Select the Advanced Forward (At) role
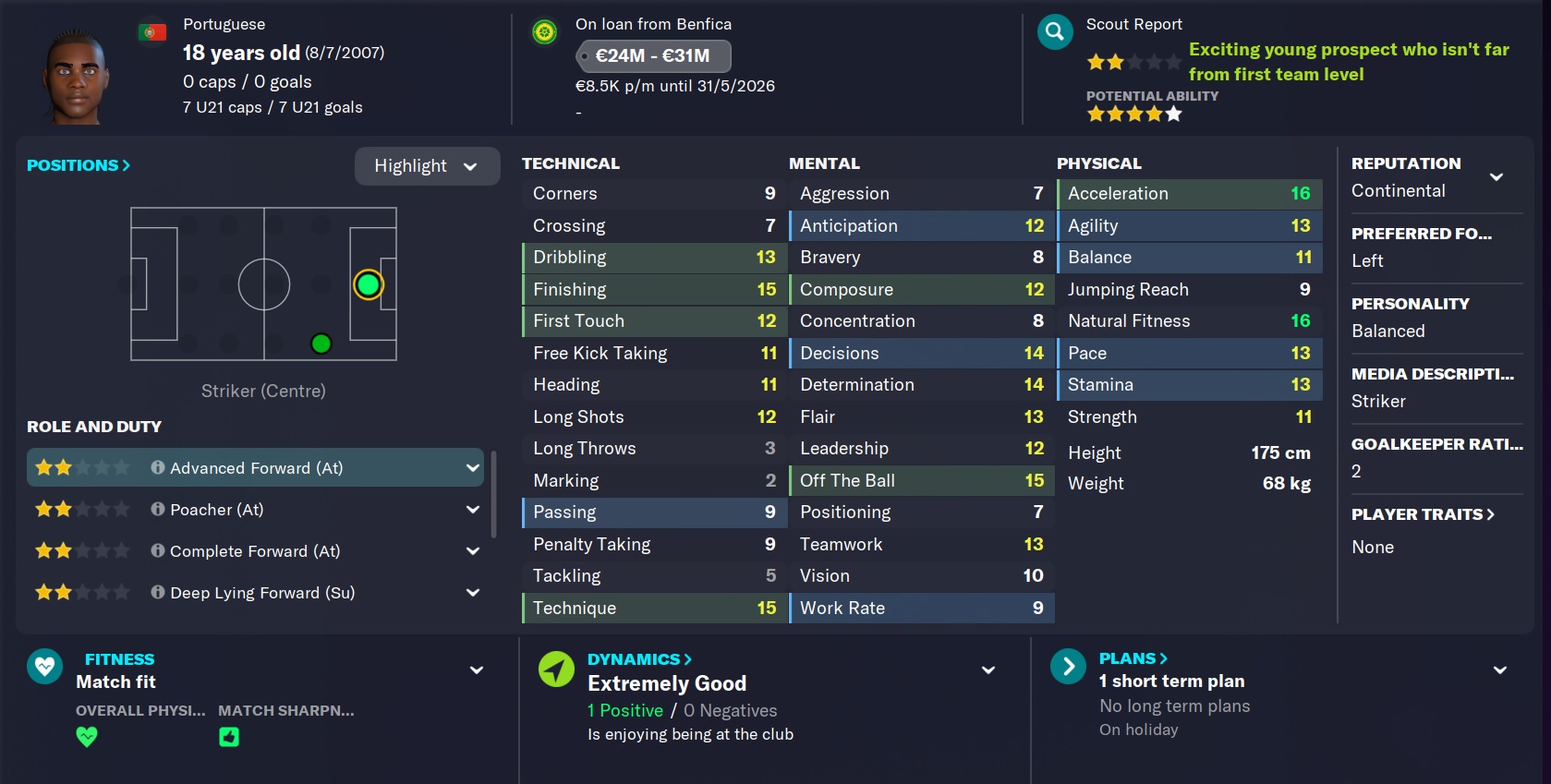 point(256,468)
